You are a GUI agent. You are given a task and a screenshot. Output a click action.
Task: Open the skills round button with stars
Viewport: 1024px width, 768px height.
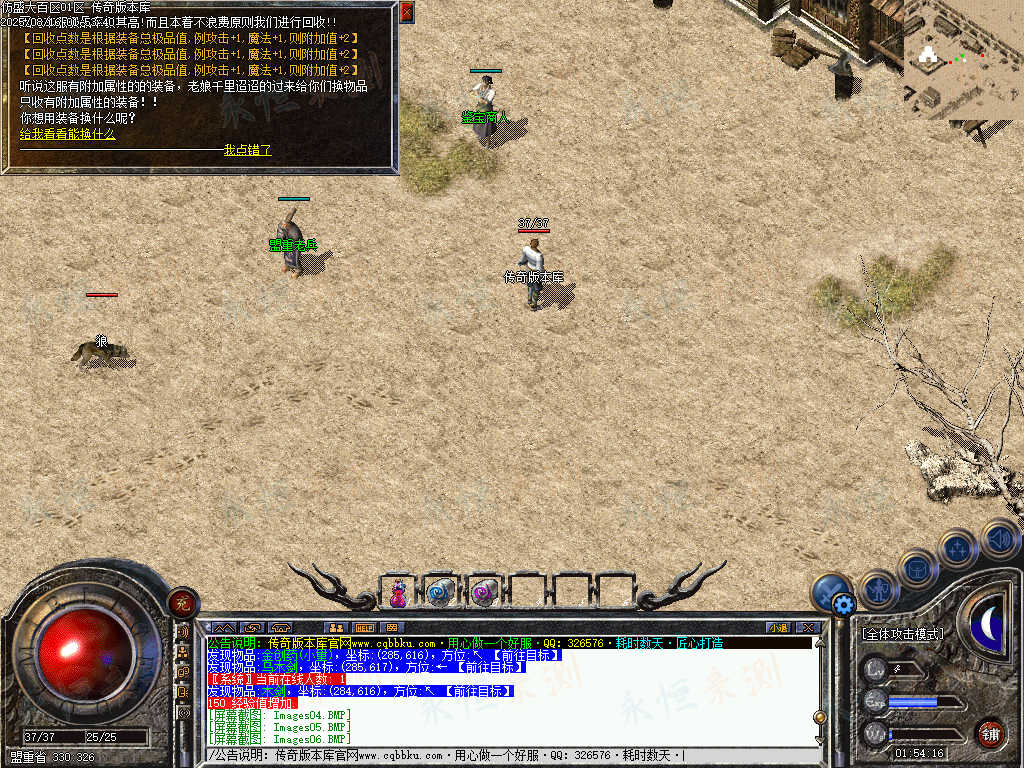pos(957,548)
